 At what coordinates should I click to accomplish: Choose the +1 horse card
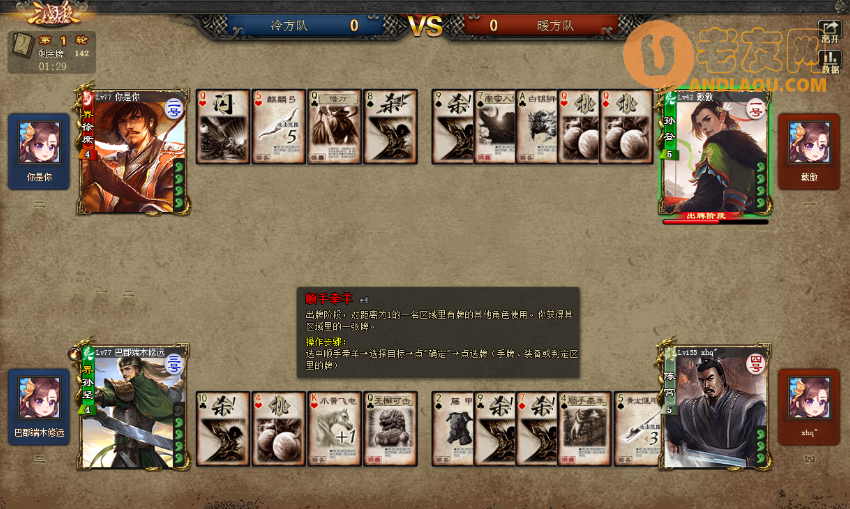coord(335,428)
